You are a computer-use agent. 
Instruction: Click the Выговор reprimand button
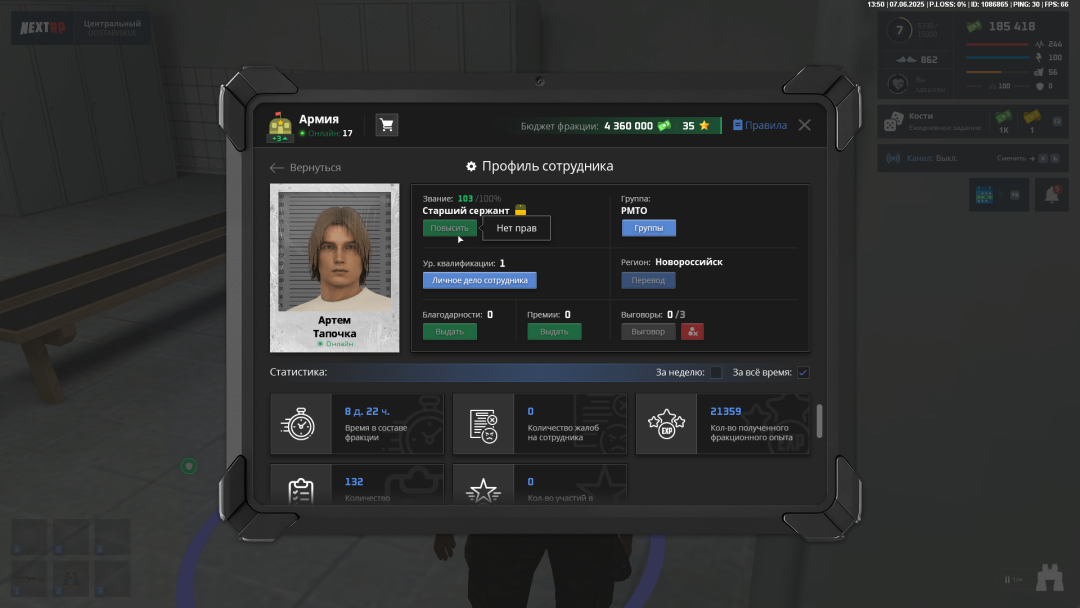pos(648,331)
